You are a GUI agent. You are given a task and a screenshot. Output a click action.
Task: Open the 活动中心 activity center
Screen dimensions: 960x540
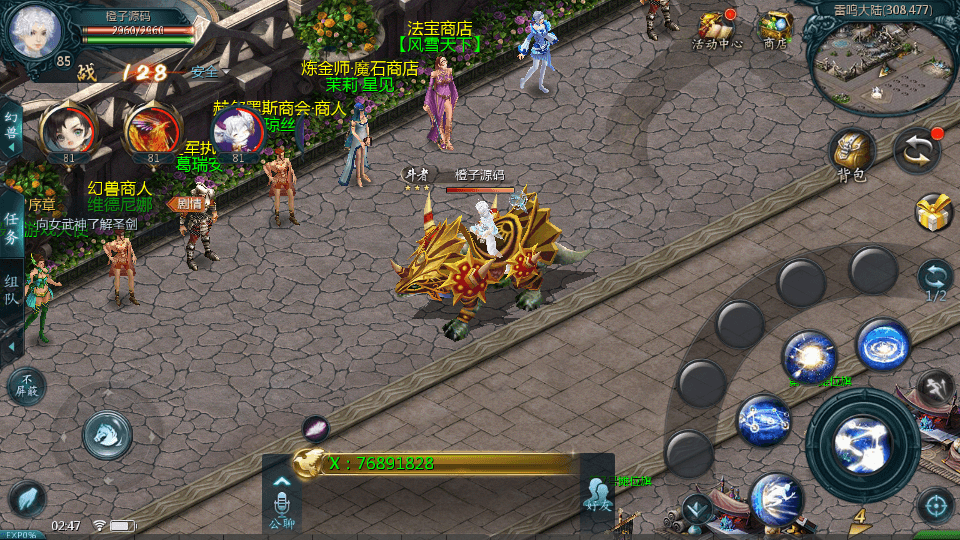point(716,29)
